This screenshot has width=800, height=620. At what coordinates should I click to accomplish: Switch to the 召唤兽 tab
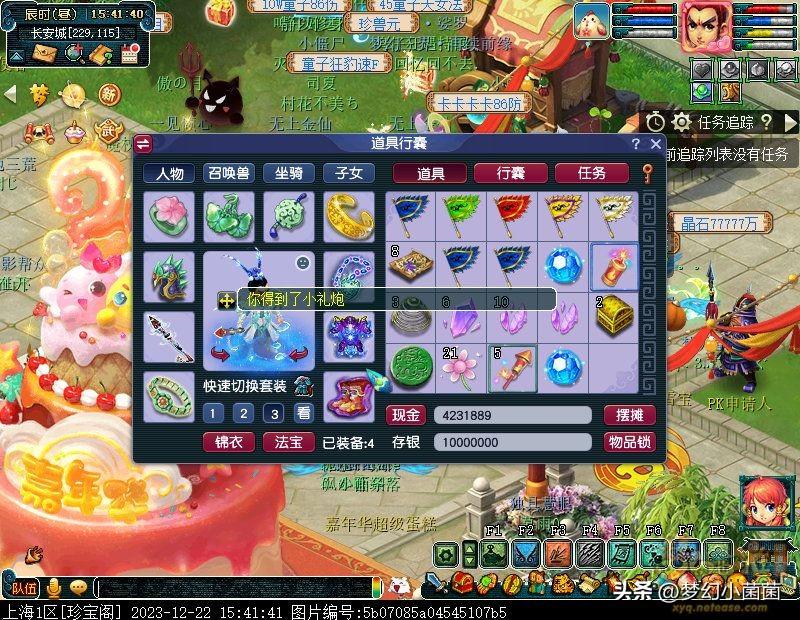coord(228,173)
